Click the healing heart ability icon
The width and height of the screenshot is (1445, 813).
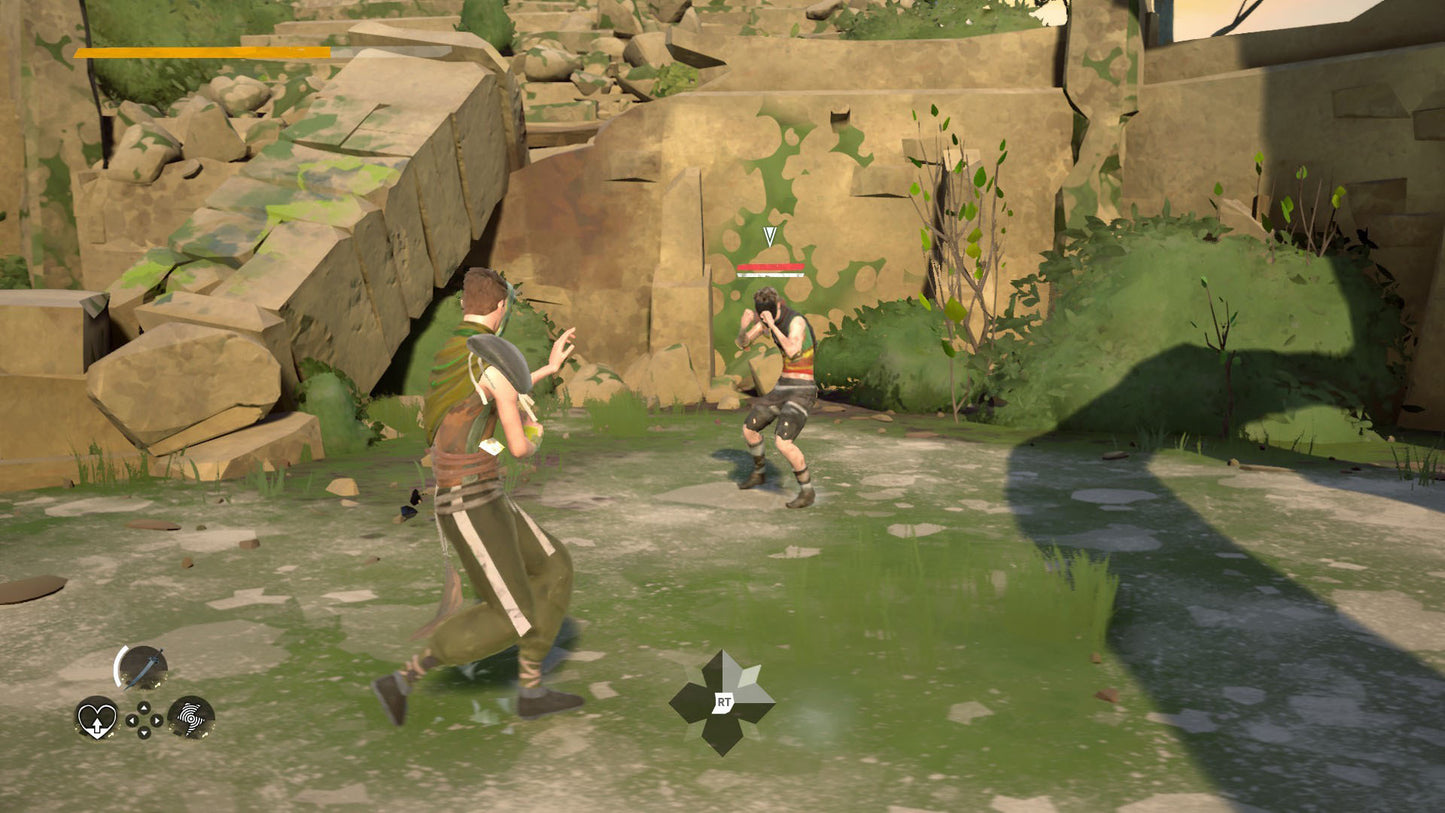tap(97, 720)
